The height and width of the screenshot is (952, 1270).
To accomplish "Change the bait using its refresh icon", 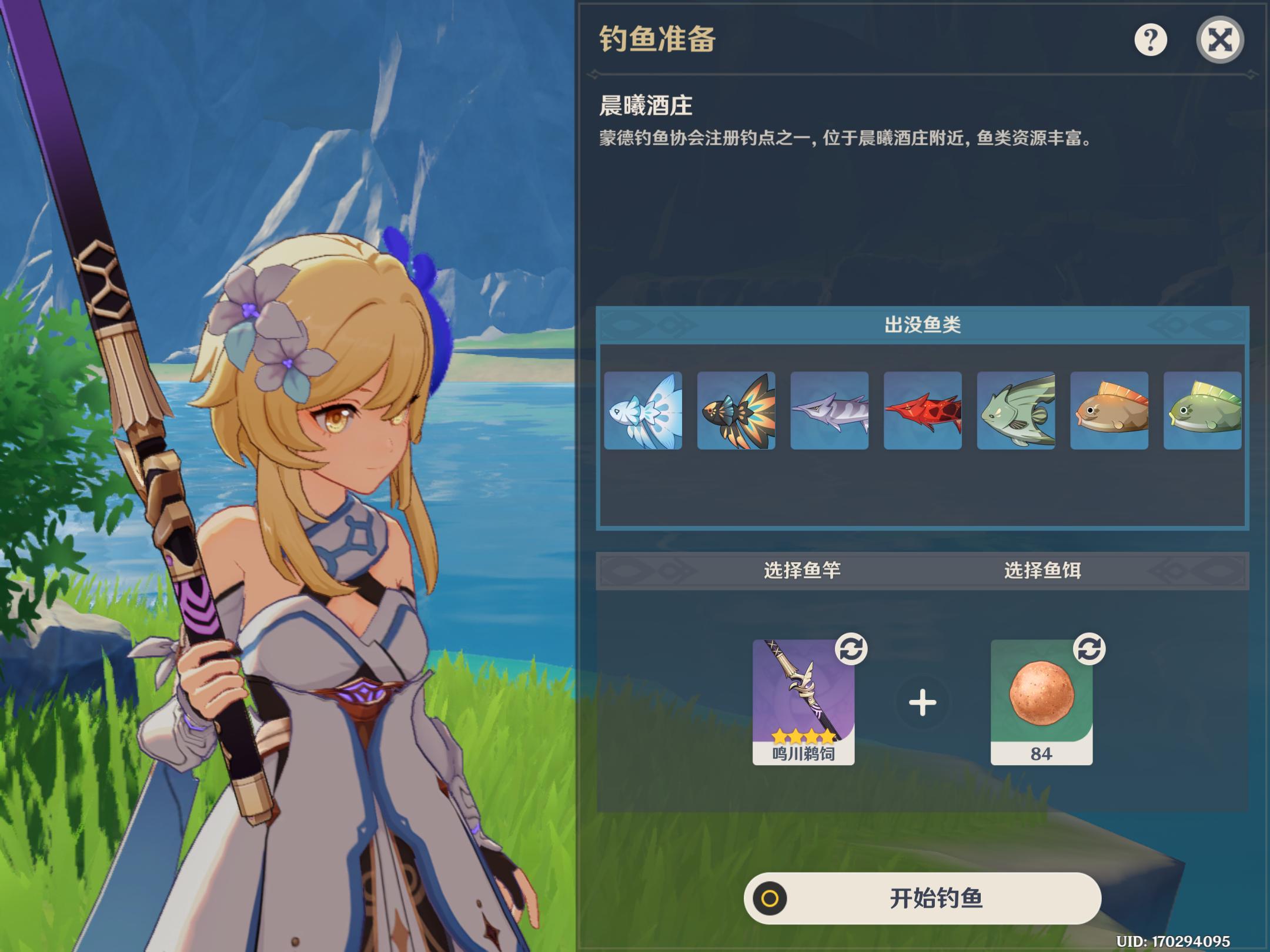I will pos(1089,649).
